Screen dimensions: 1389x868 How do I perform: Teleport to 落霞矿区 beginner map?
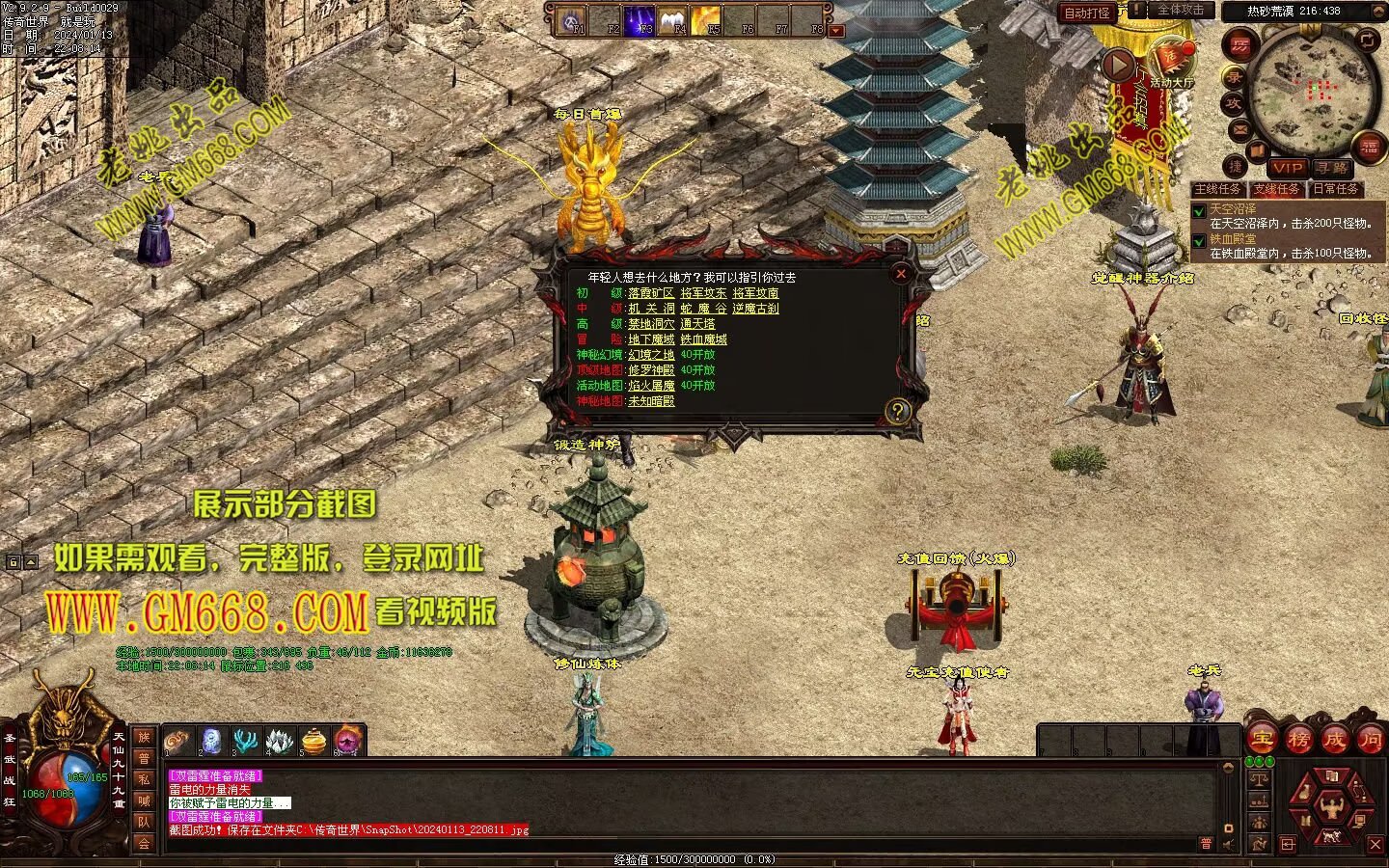click(x=651, y=293)
